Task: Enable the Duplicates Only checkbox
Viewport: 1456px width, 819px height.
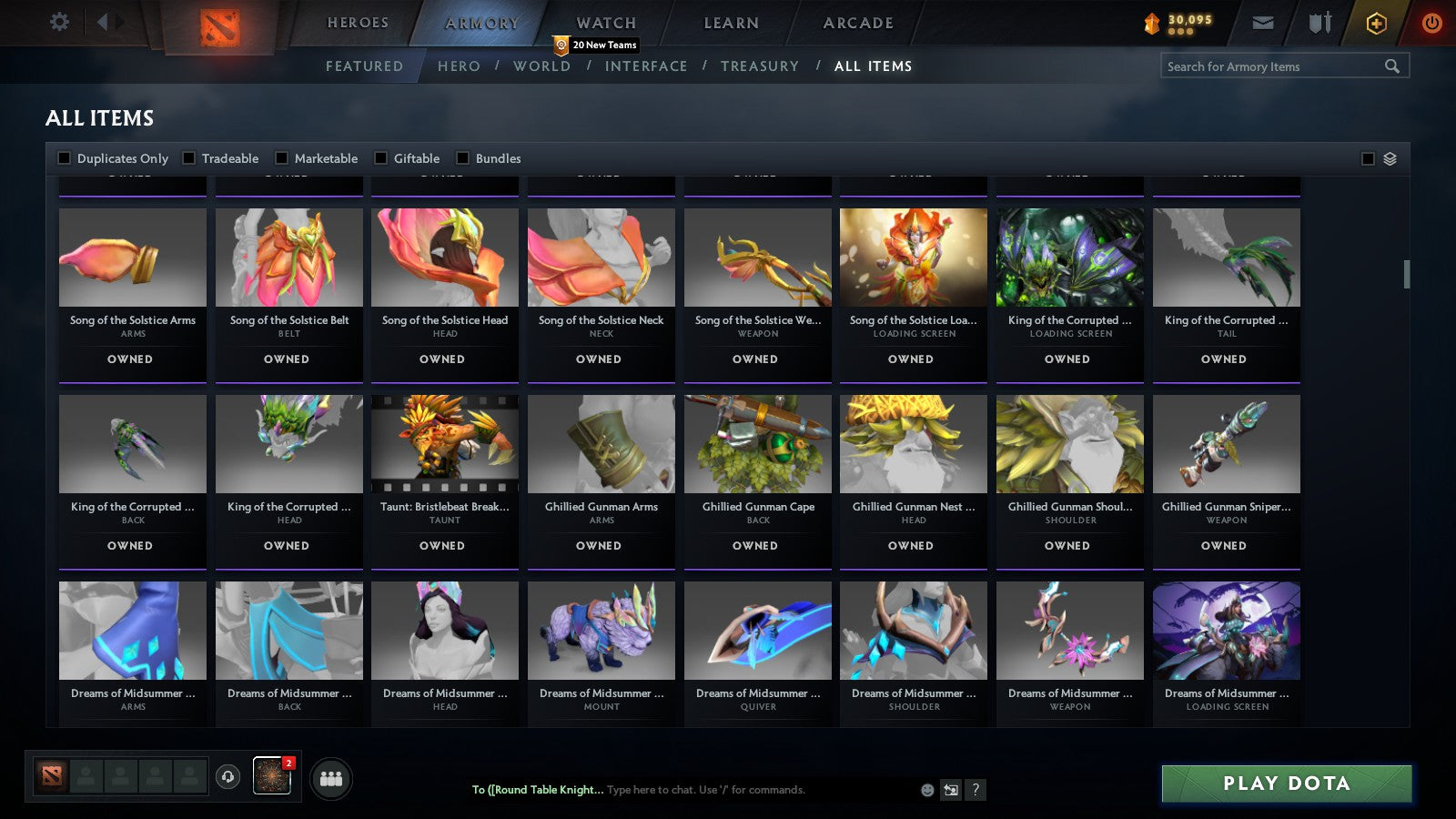Action: click(x=65, y=157)
